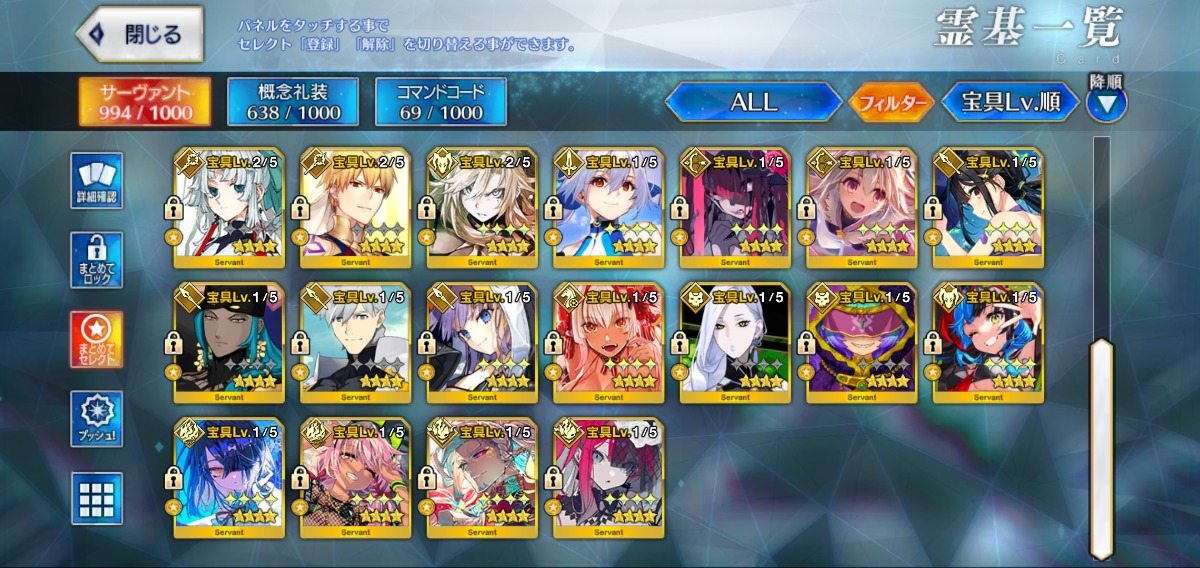Toggle the 降順 sort direction arrow

point(1106,102)
